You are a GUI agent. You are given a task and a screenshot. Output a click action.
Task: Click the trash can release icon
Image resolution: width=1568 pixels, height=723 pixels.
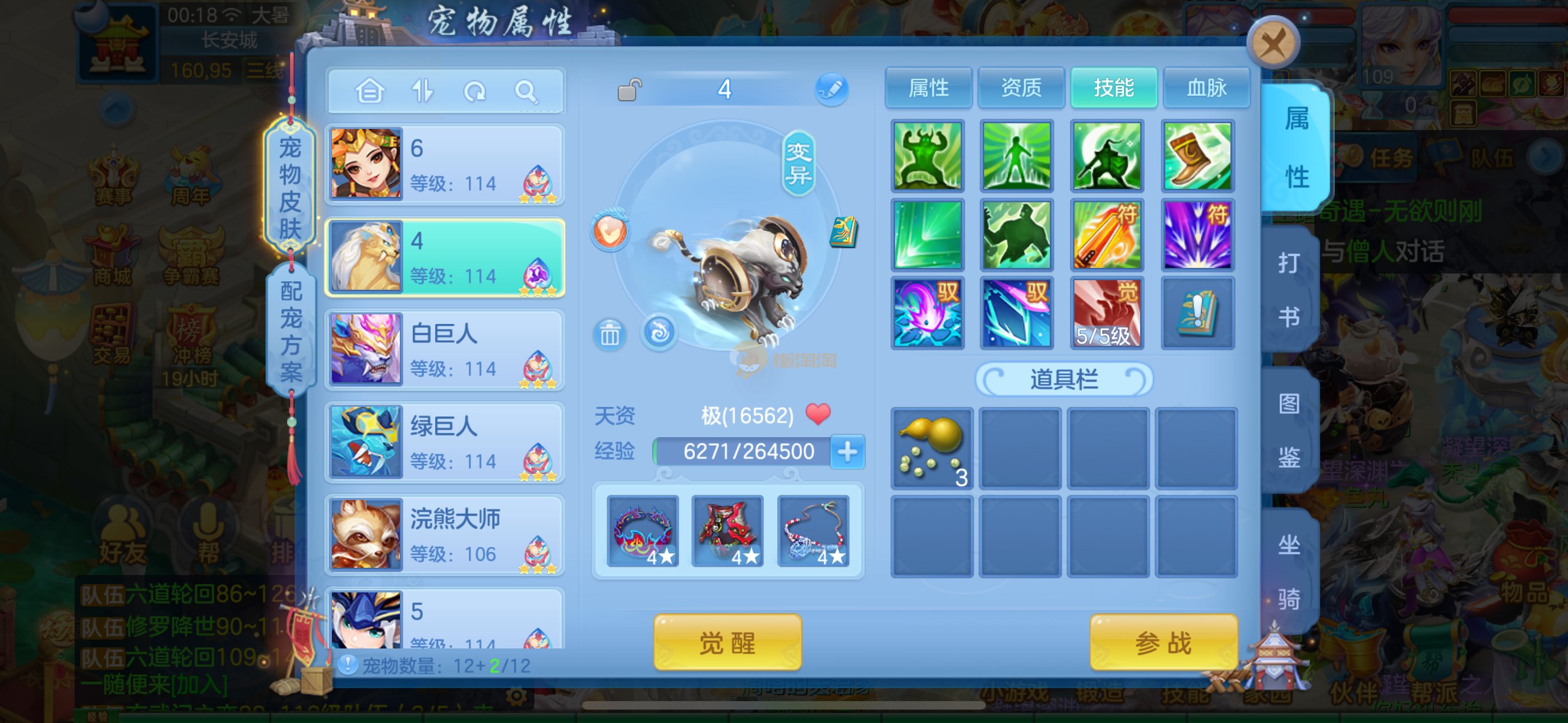coord(609,333)
